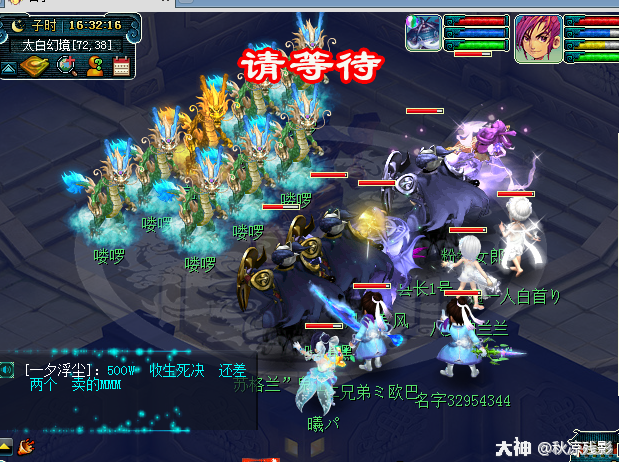Open the red calendar icon

[122, 66]
